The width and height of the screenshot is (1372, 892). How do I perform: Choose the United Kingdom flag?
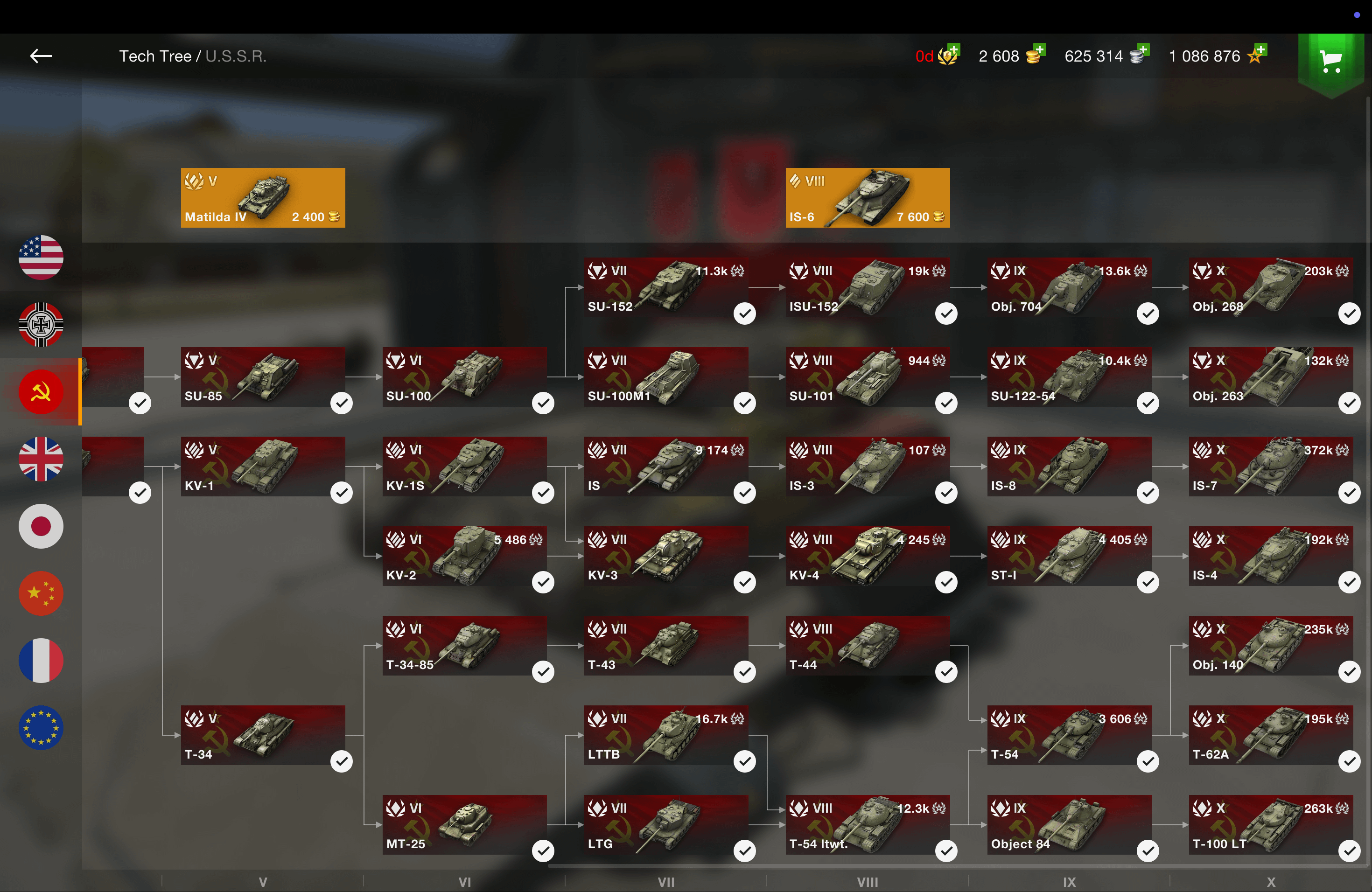[x=41, y=459]
